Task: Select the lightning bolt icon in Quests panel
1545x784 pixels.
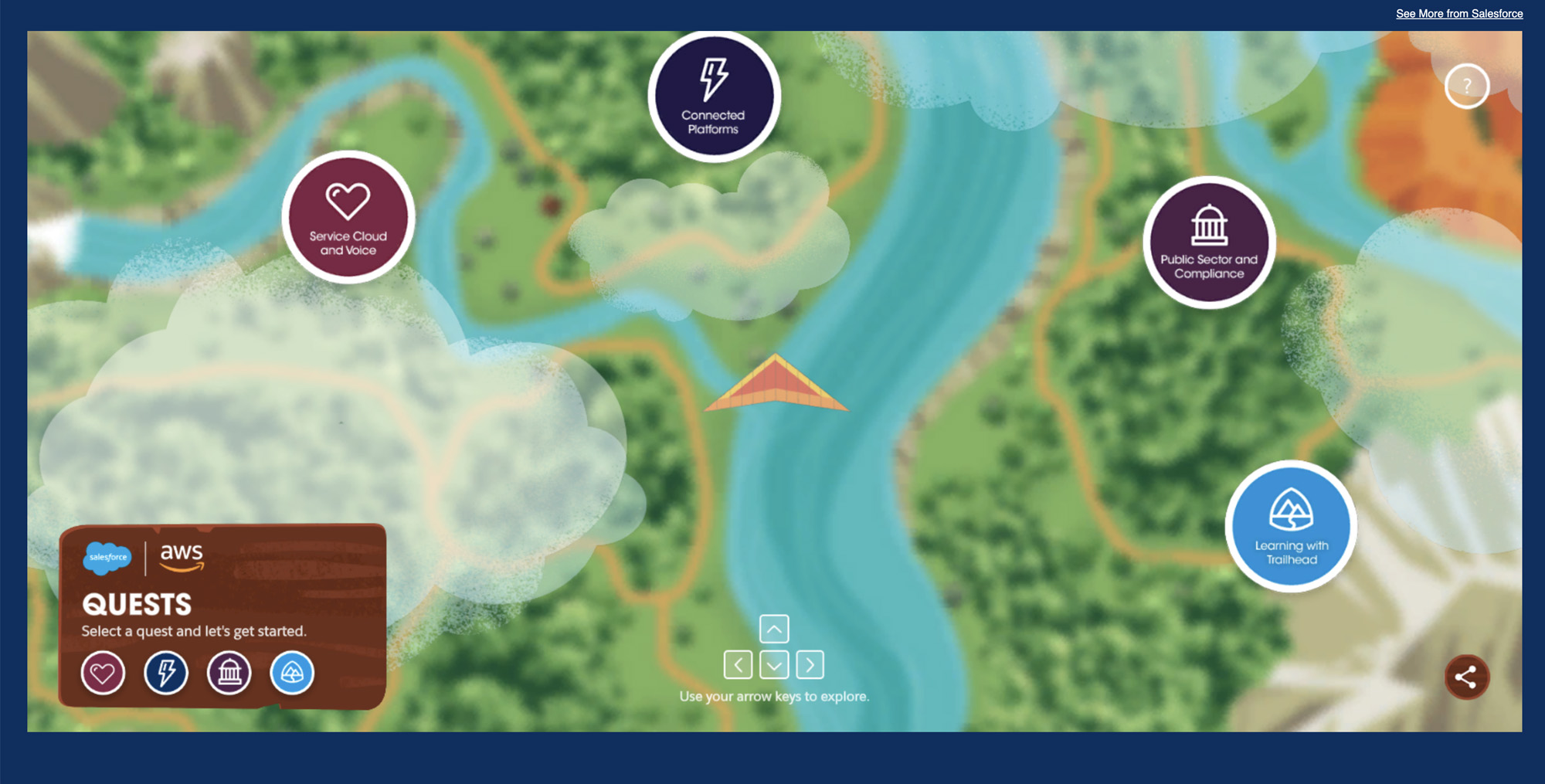Action: tap(165, 673)
